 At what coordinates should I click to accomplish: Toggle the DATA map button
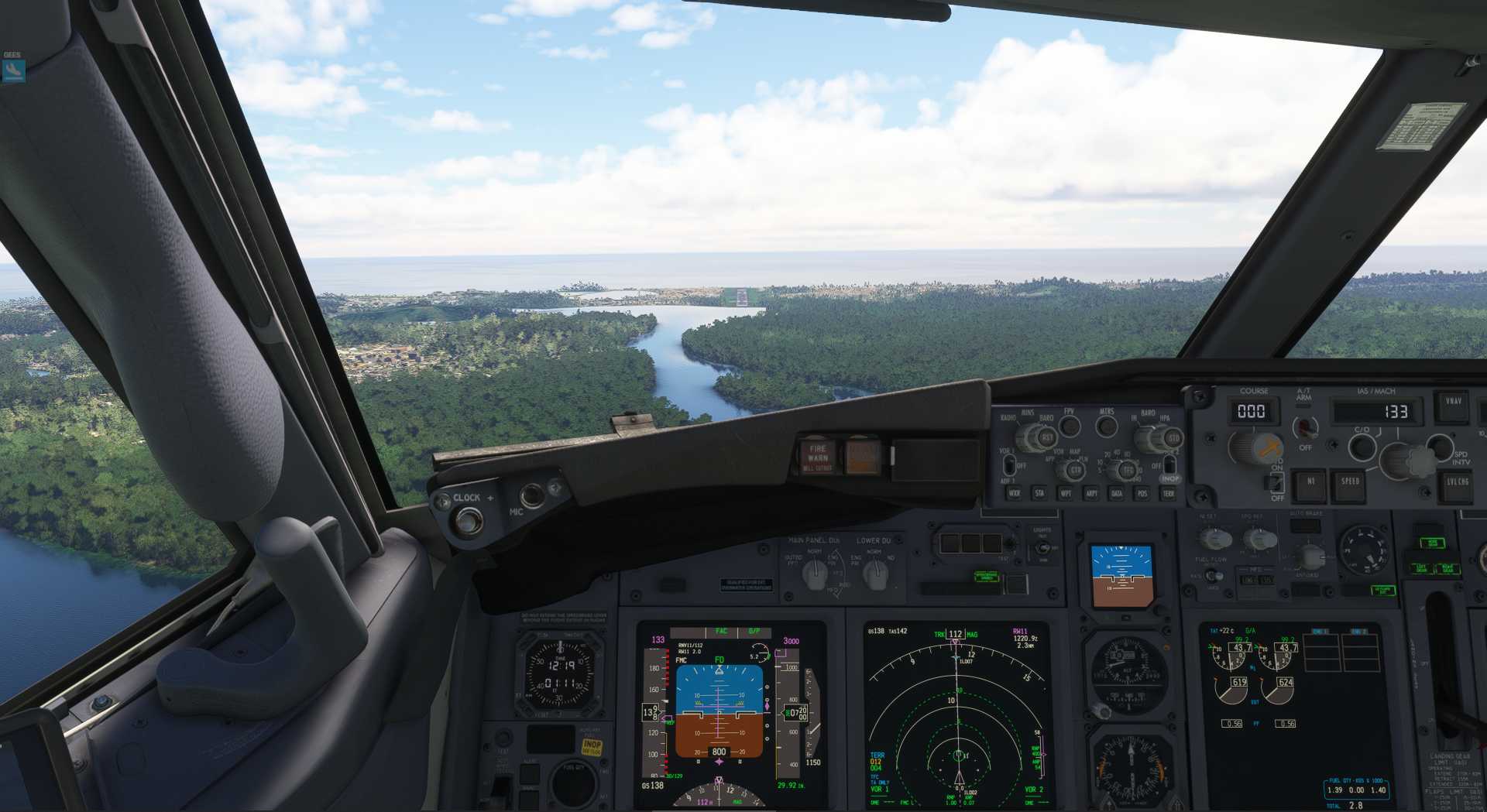coord(1117,492)
